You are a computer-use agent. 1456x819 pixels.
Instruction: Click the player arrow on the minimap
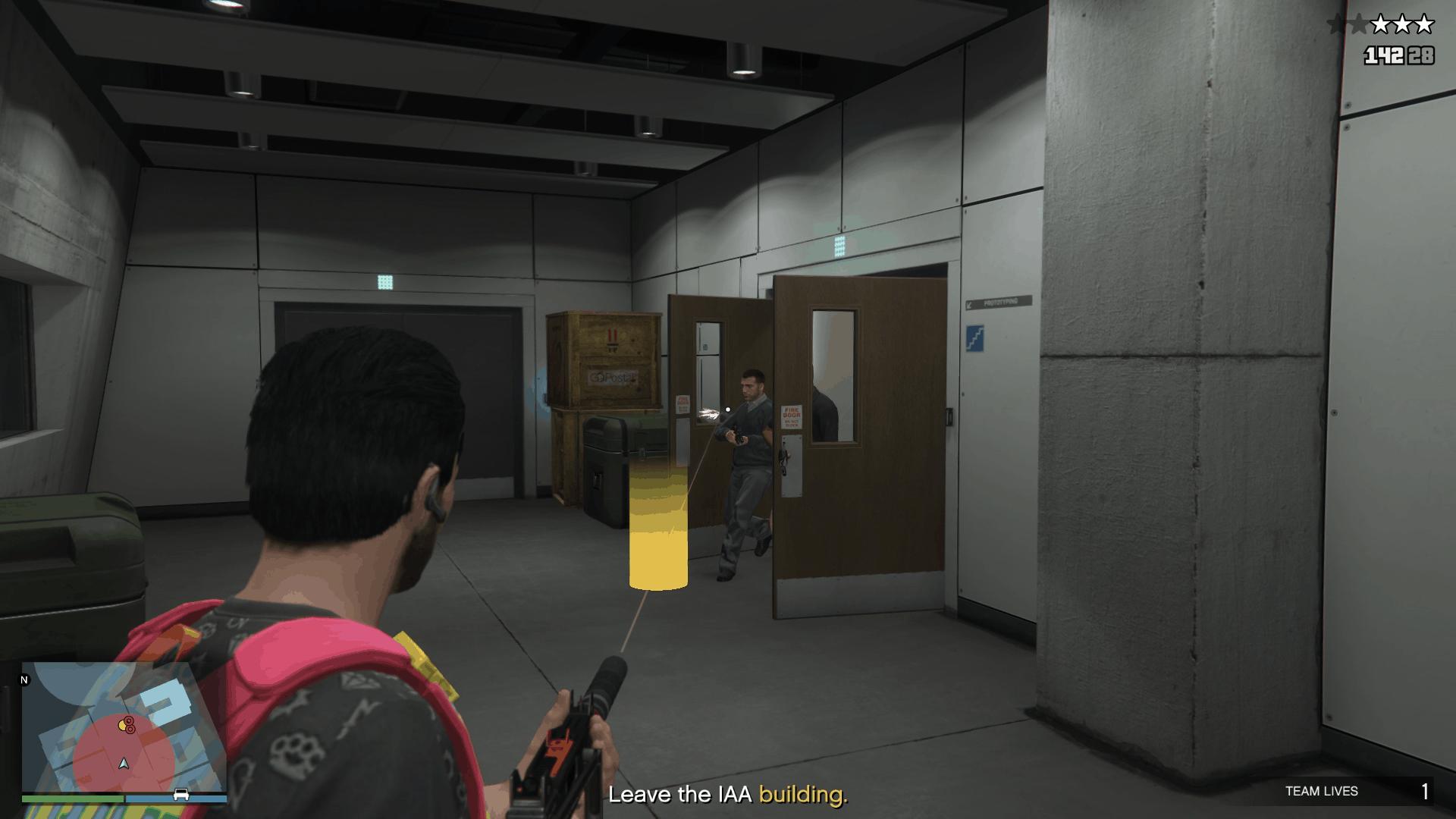[x=124, y=764]
